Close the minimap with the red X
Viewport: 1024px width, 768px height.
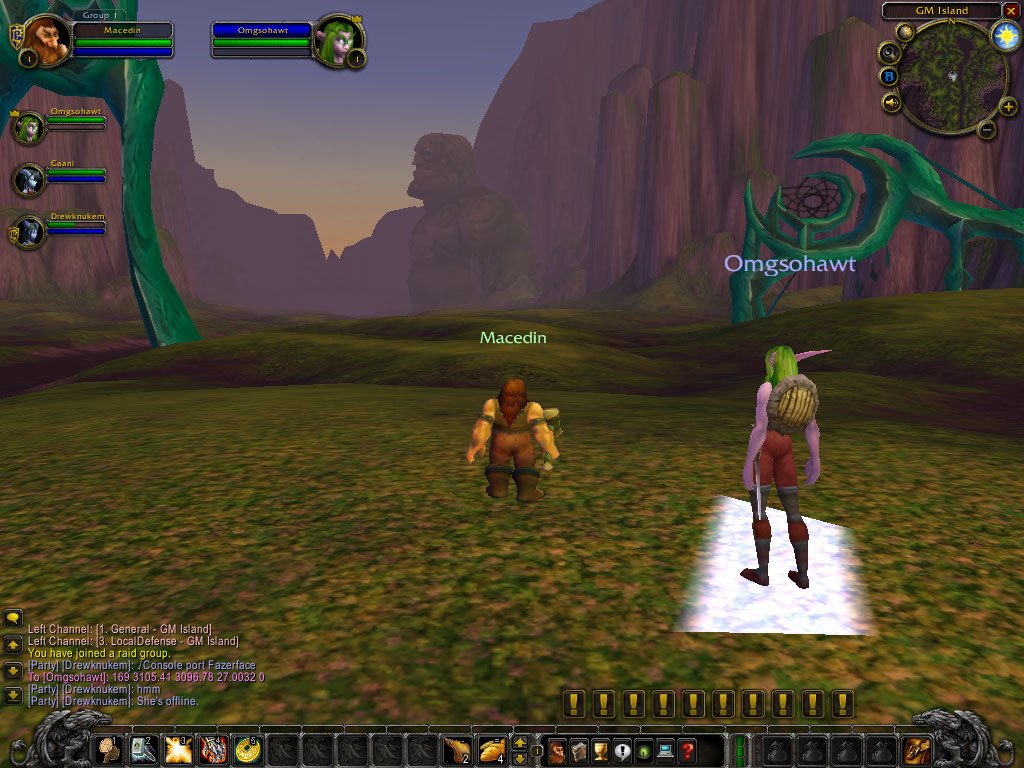pyautogui.click(x=1010, y=11)
